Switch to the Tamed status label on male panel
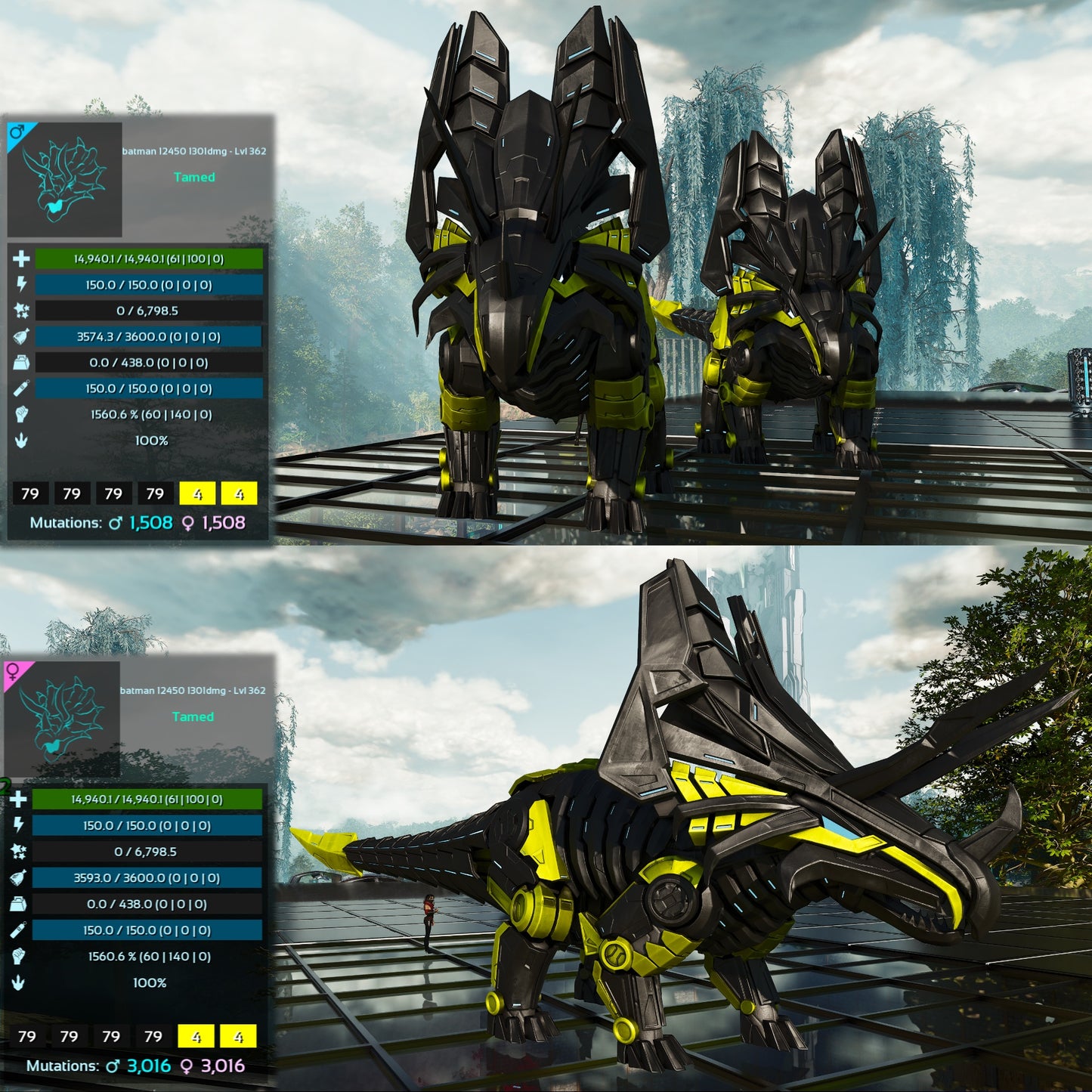Image resolution: width=1092 pixels, height=1092 pixels. (x=195, y=177)
